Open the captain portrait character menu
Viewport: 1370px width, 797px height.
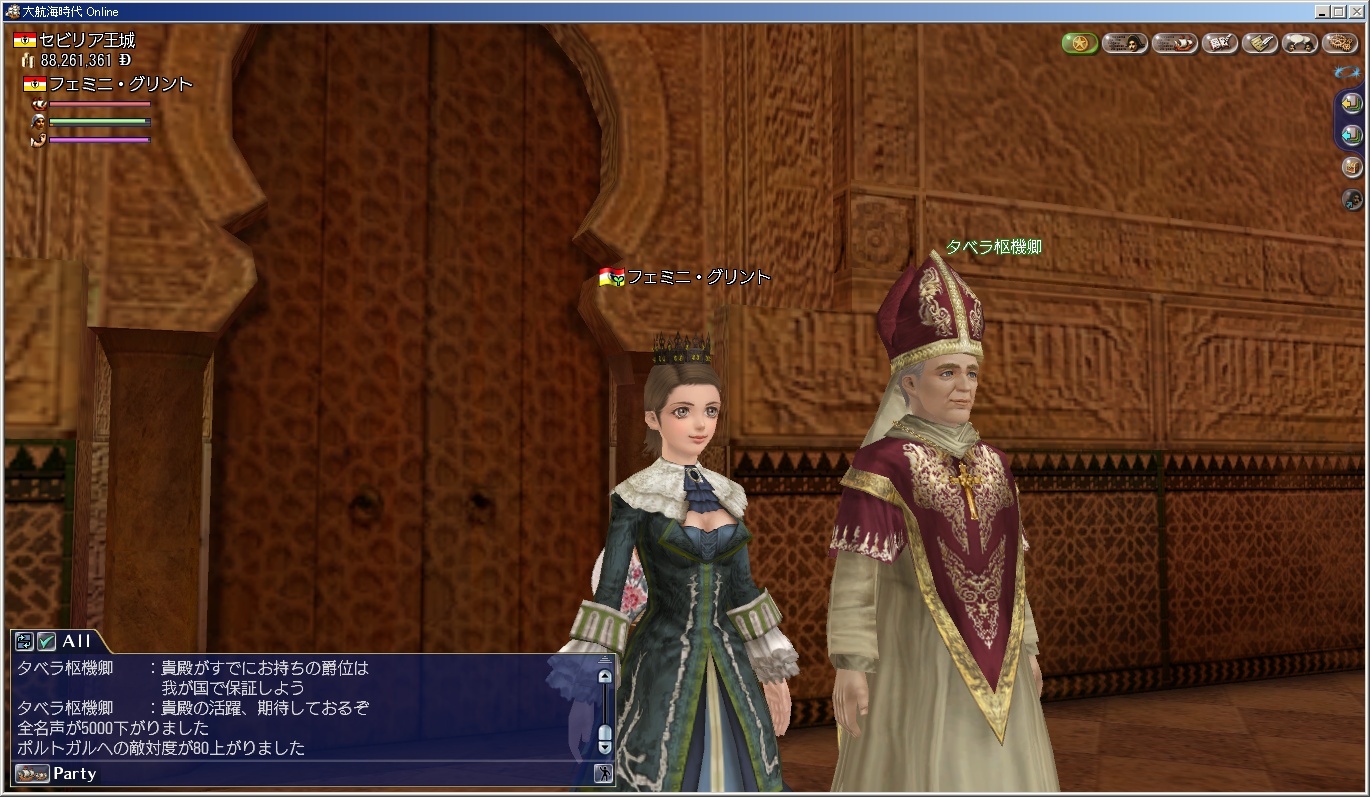(1125, 43)
